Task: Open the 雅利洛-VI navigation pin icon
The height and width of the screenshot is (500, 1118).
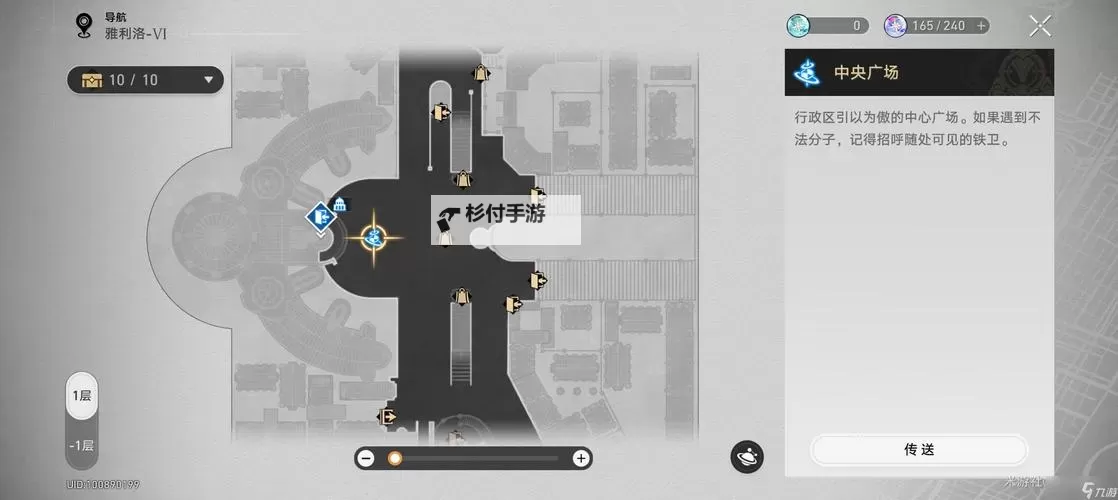Action: tap(84, 26)
